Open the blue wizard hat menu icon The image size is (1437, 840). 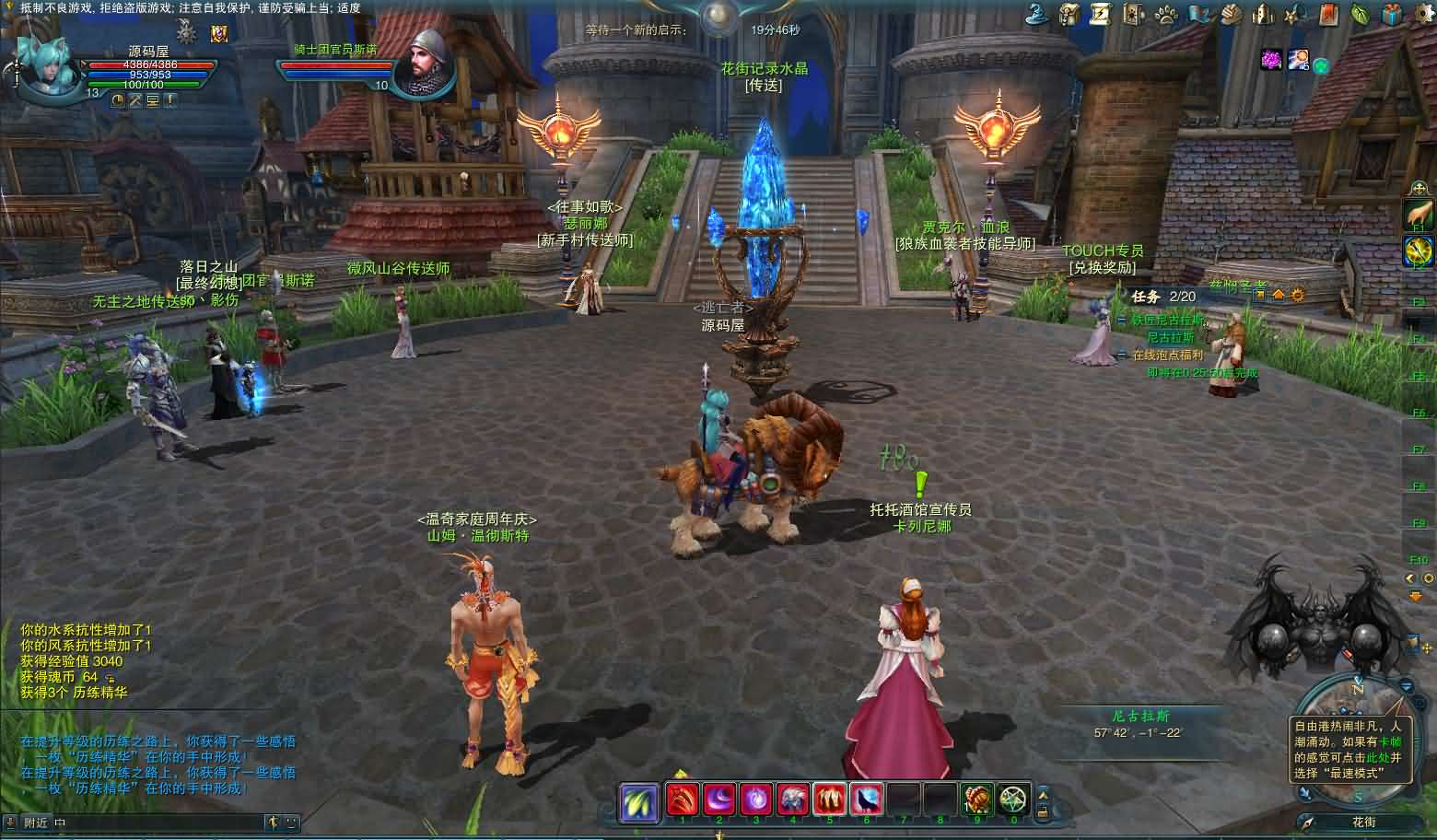[x=1037, y=14]
